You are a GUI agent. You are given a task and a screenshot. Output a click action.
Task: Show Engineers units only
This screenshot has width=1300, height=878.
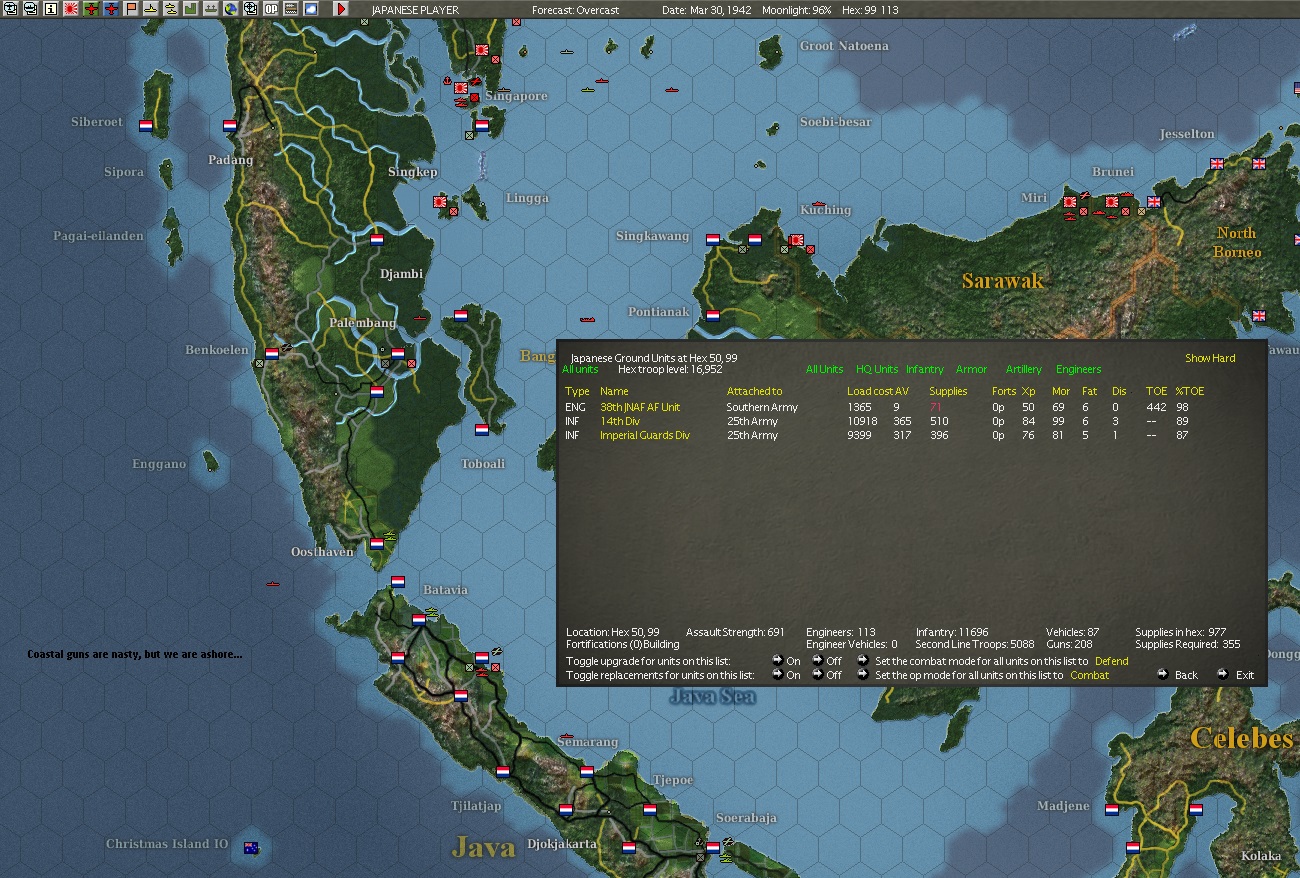(1078, 370)
